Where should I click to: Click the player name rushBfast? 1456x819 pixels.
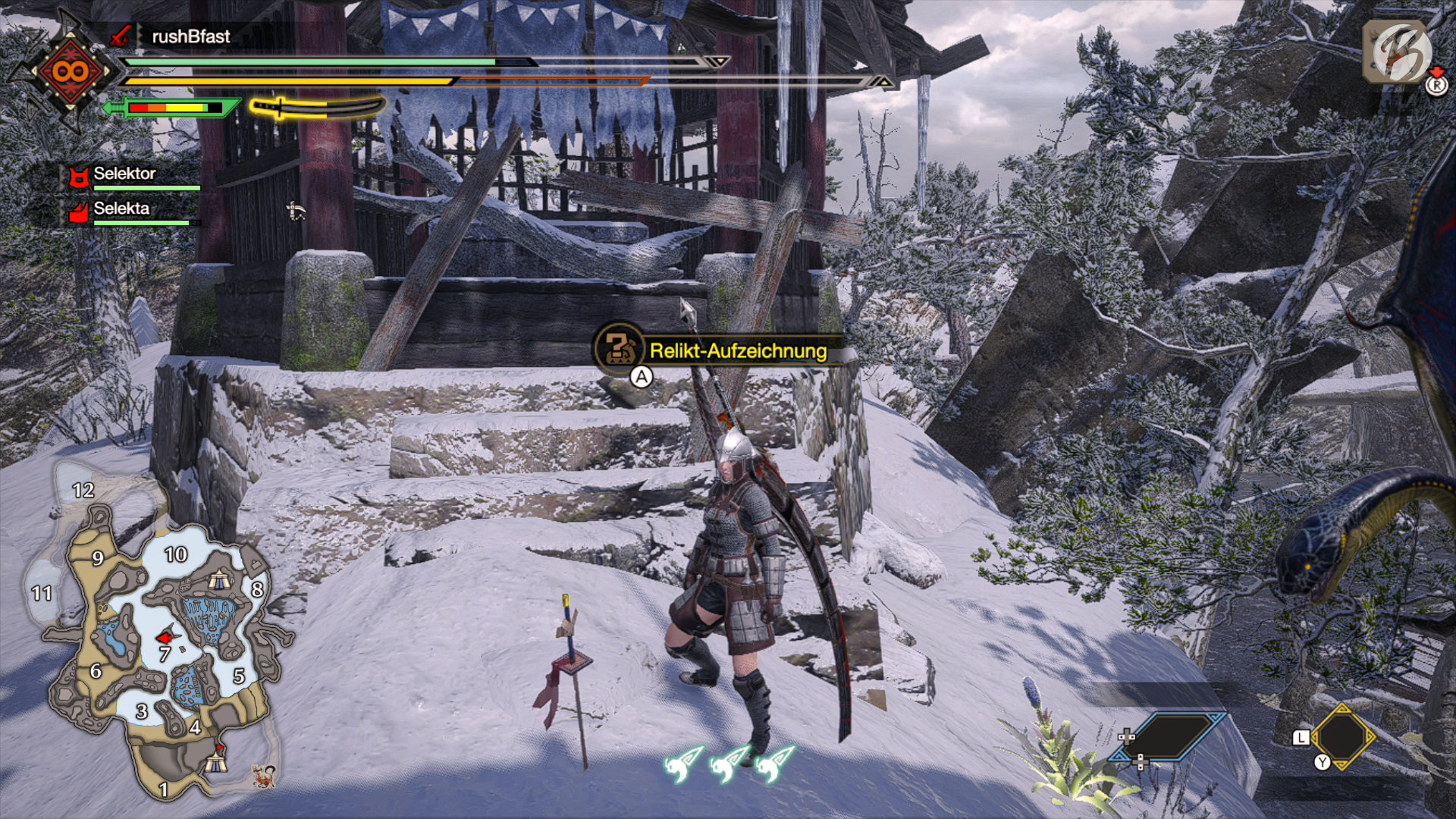coord(191,36)
